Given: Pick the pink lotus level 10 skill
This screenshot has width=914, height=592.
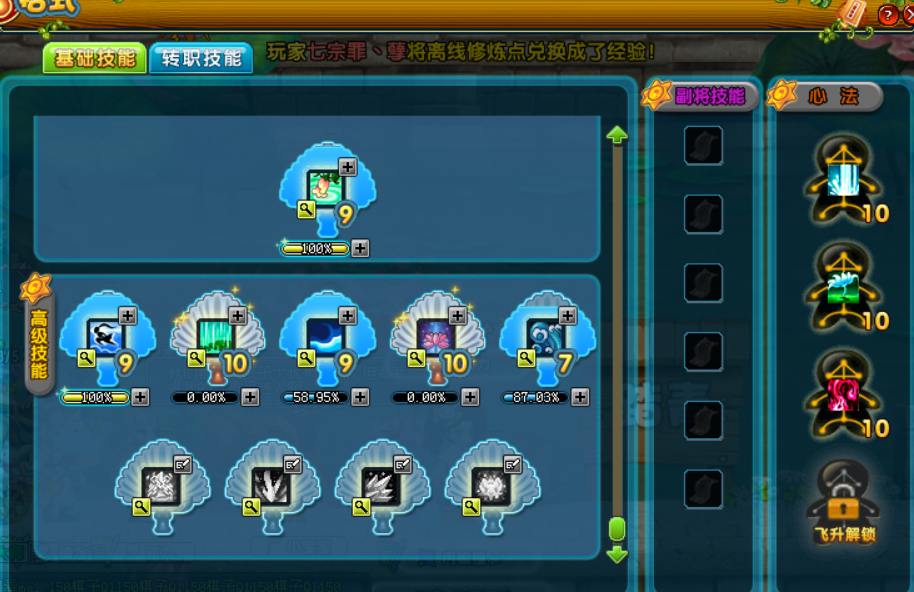Looking at the screenshot, I should (x=436, y=333).
